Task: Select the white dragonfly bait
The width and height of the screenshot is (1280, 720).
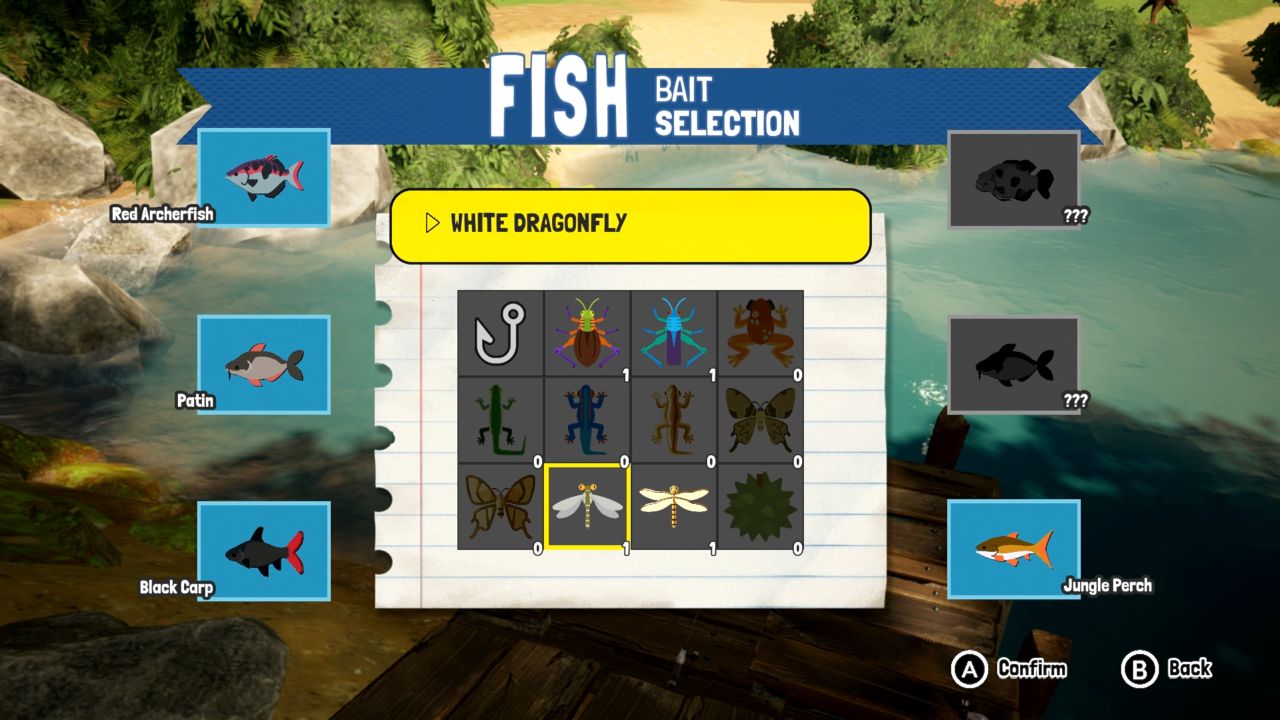Action: (586, 508)
